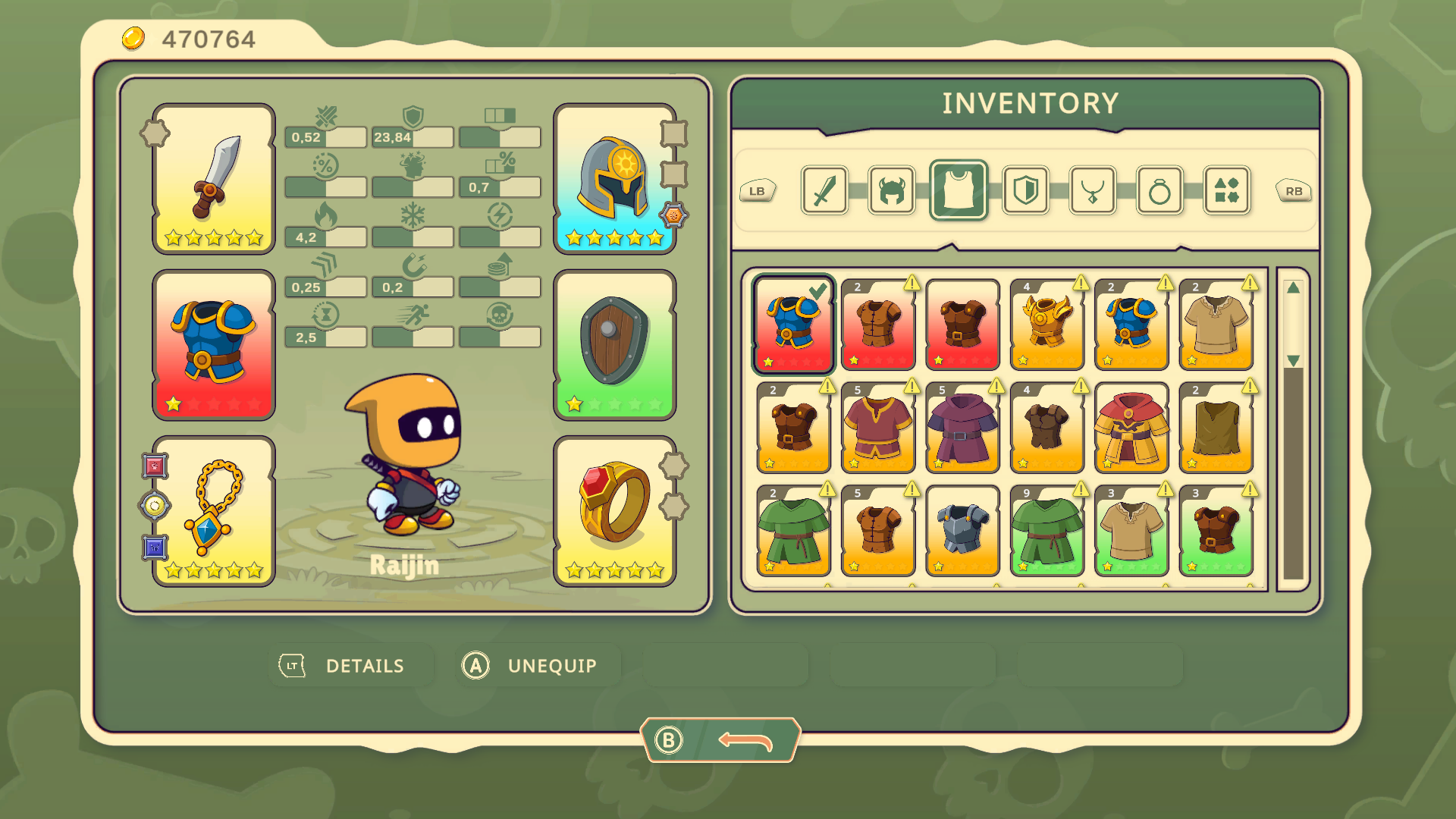The width and height of the screenshot is (1456, 819).
Task: Open DETAILS for the selected item
Action: 352,665
